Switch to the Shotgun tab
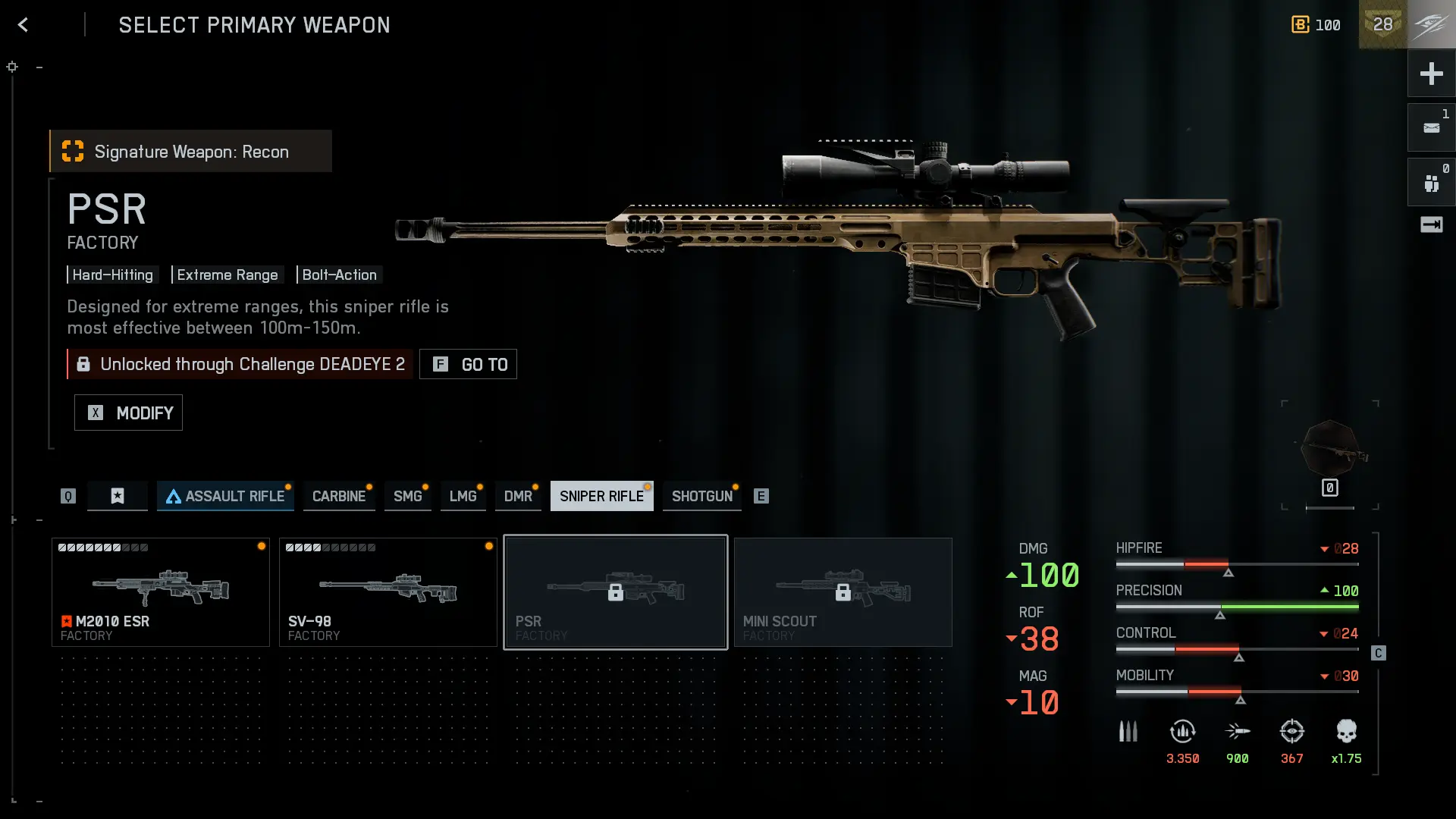This screenshot has width=1456, height=819. pyautogui.click(x=701, y=496)
